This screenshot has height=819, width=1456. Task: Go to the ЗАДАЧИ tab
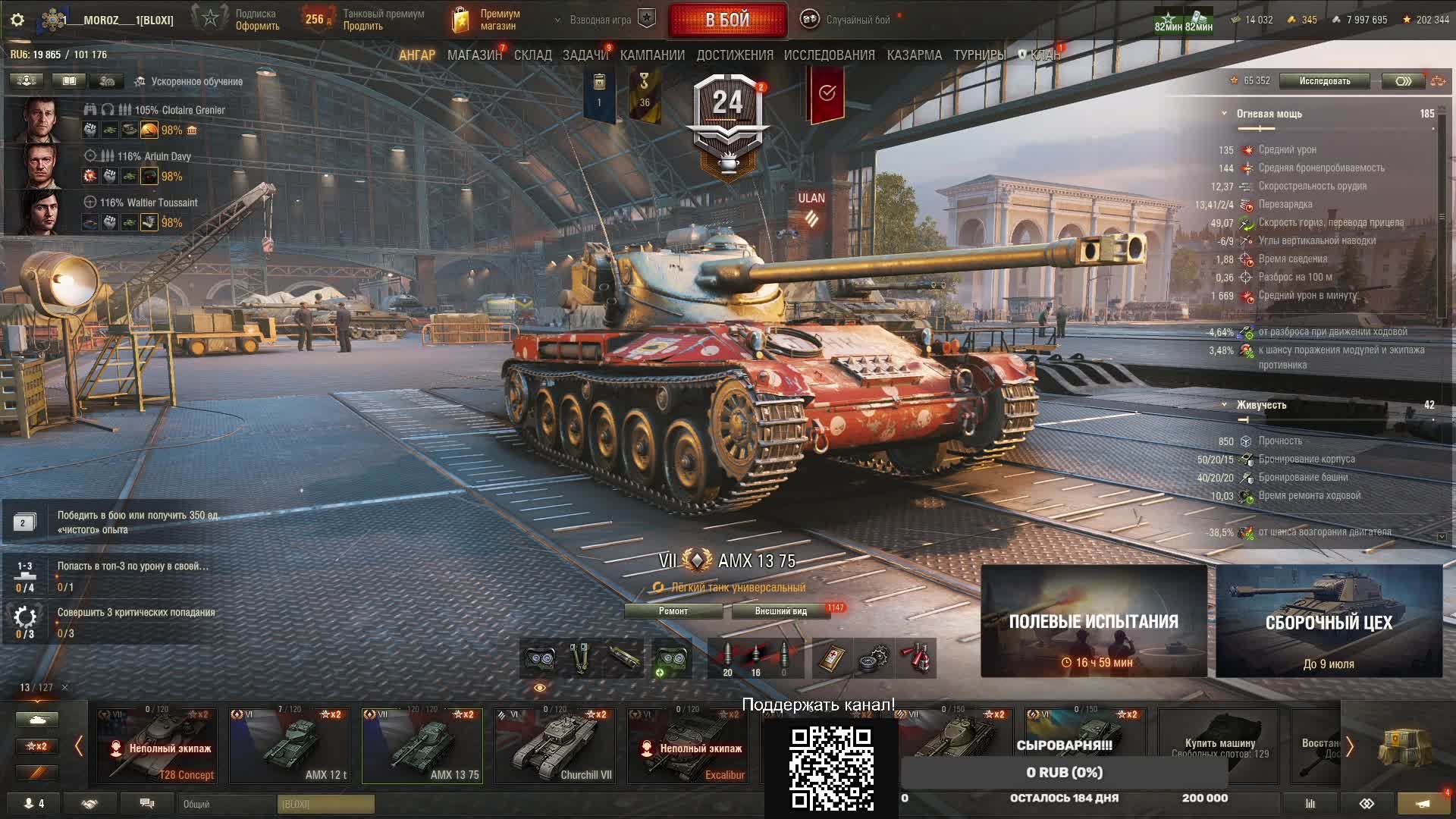pyautogui.click(x=585, y=55)
